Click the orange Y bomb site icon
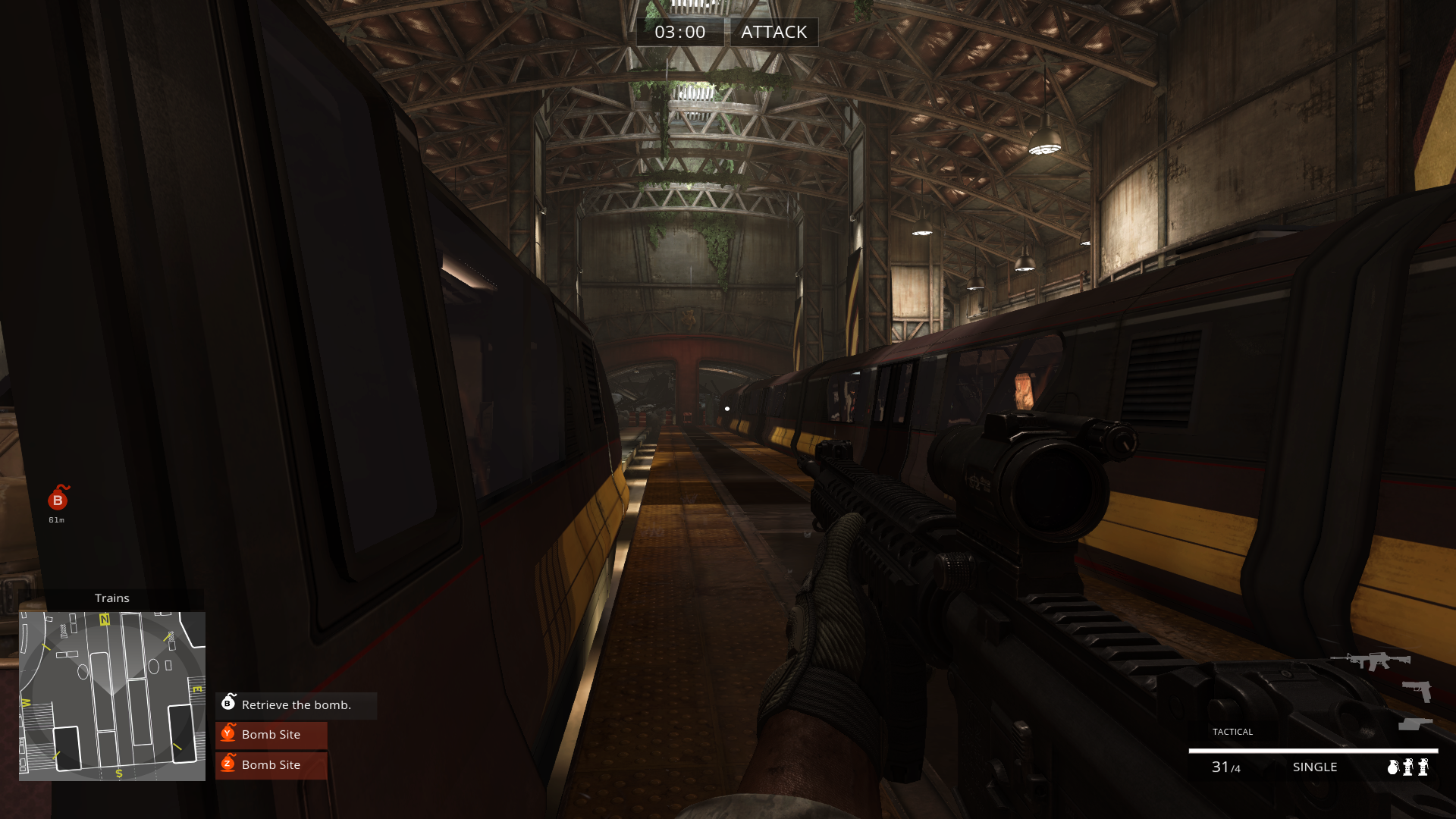This screenshot has width=1456, height=819. click(229, 734)
